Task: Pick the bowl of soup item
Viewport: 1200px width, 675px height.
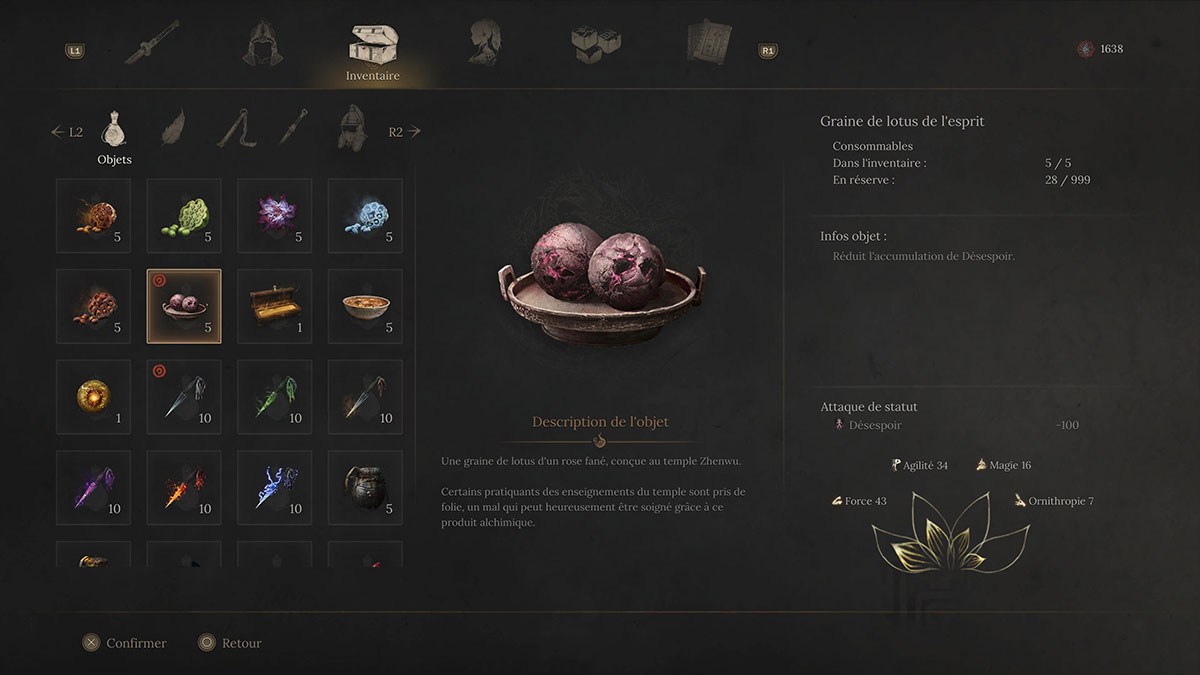Action: (x=365, y=306)
